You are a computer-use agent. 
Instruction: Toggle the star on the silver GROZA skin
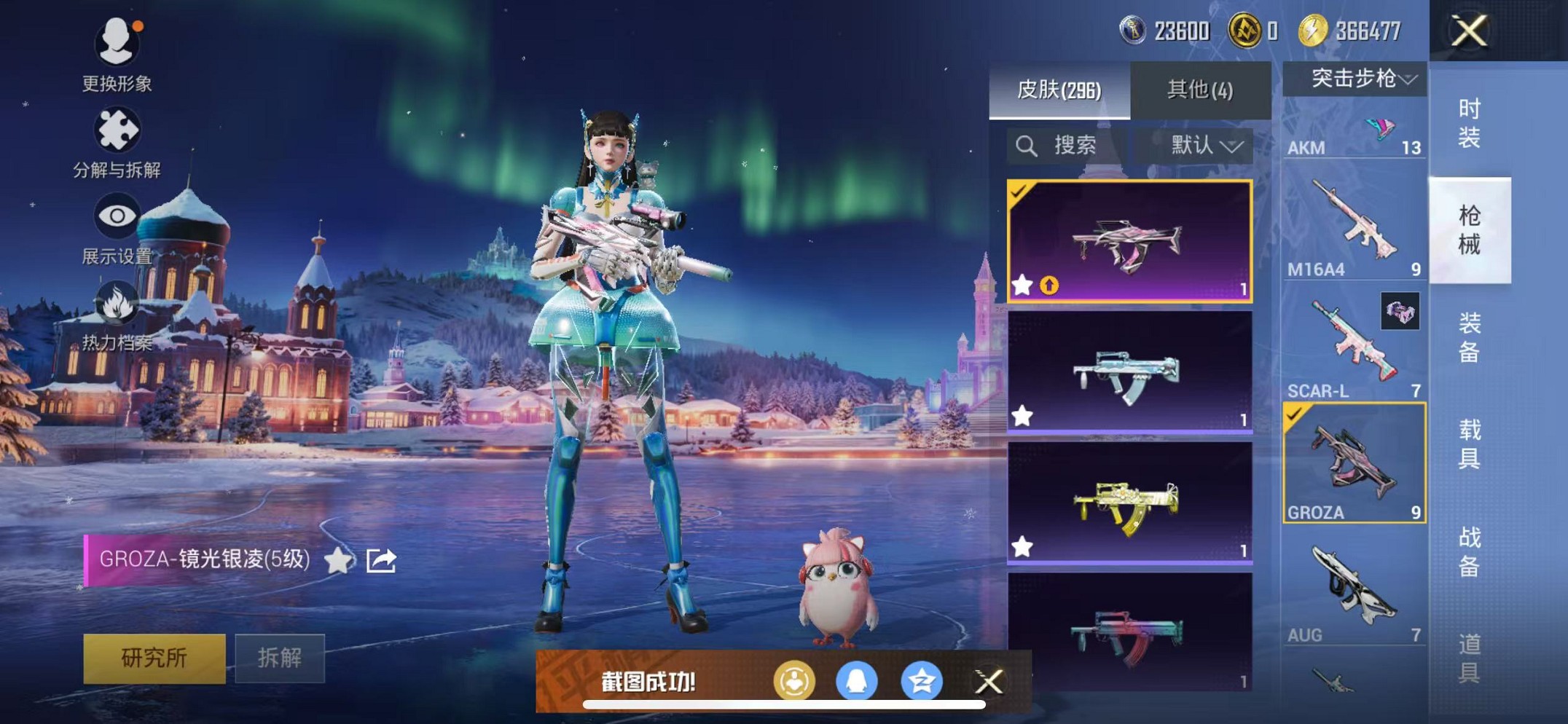[1022, 415]
